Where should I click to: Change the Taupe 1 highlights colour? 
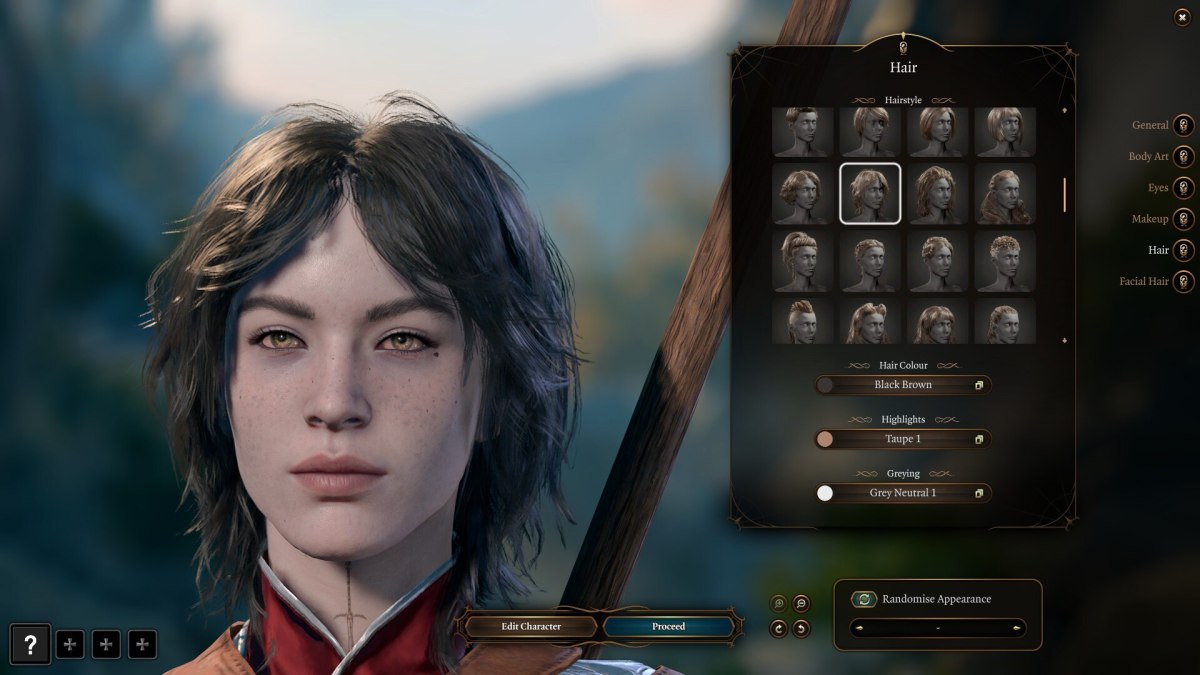903,439
